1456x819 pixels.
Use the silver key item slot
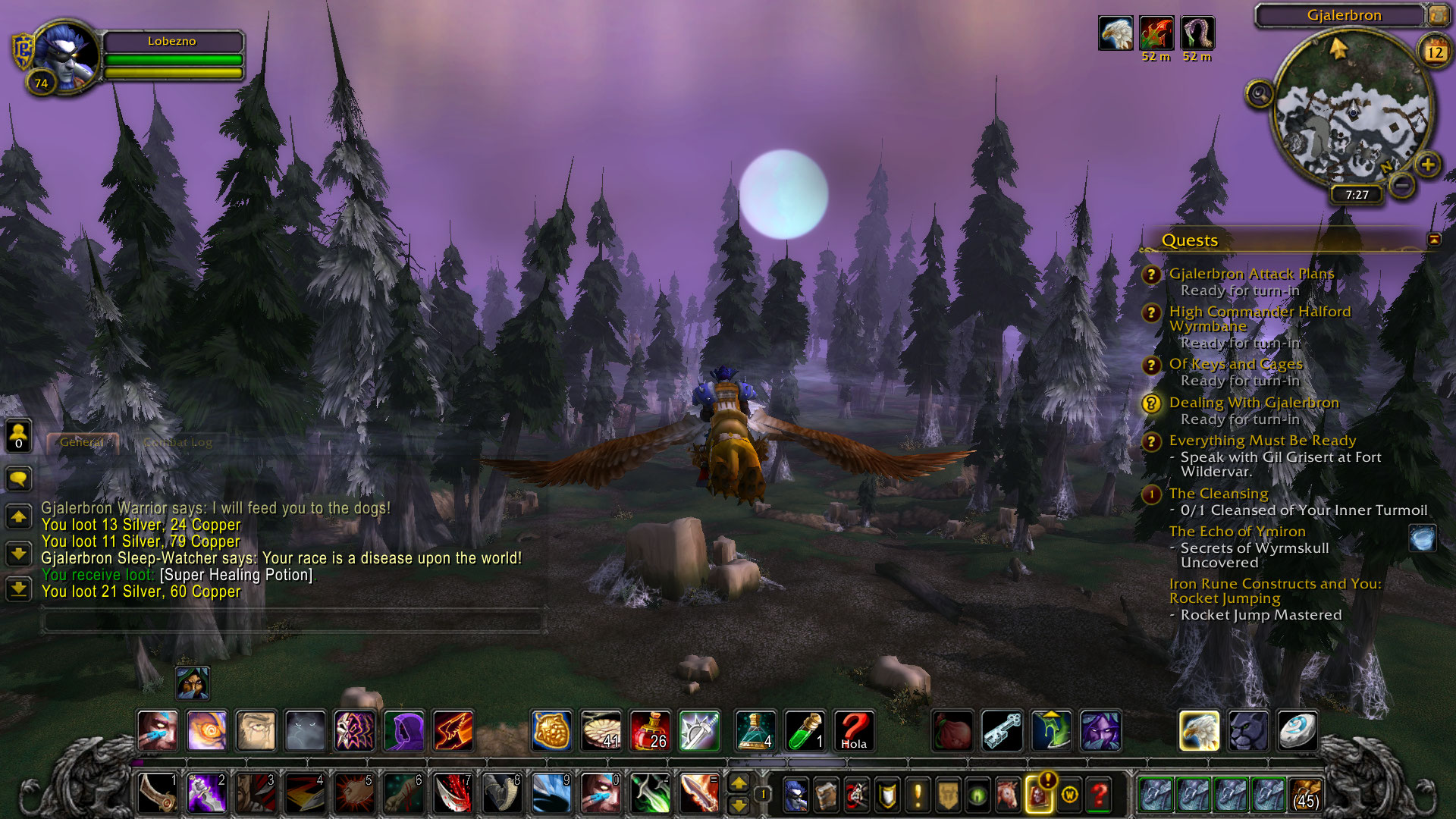(x=1002, y=731)
